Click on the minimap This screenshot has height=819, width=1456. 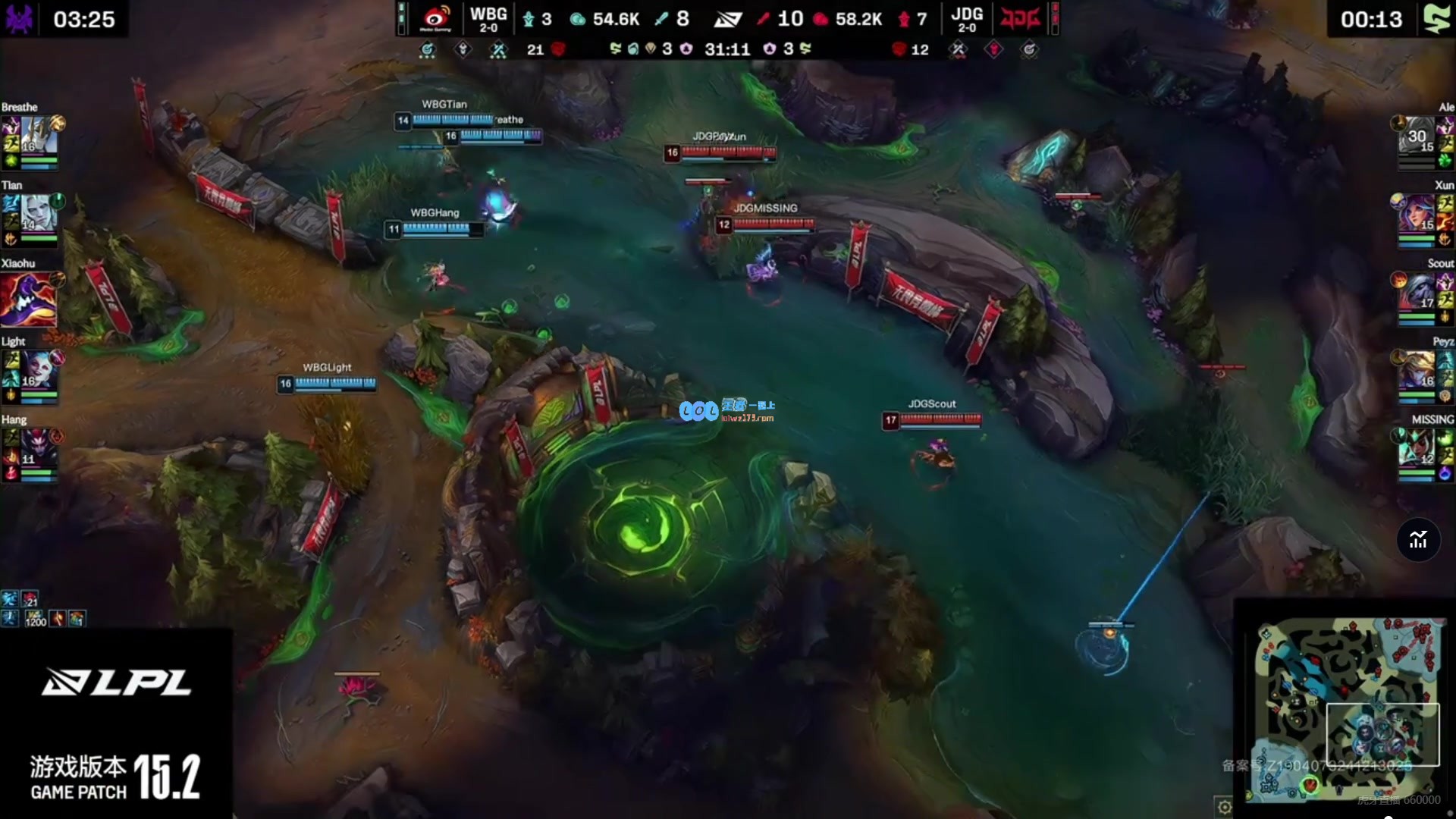(x=1346, y=709)
